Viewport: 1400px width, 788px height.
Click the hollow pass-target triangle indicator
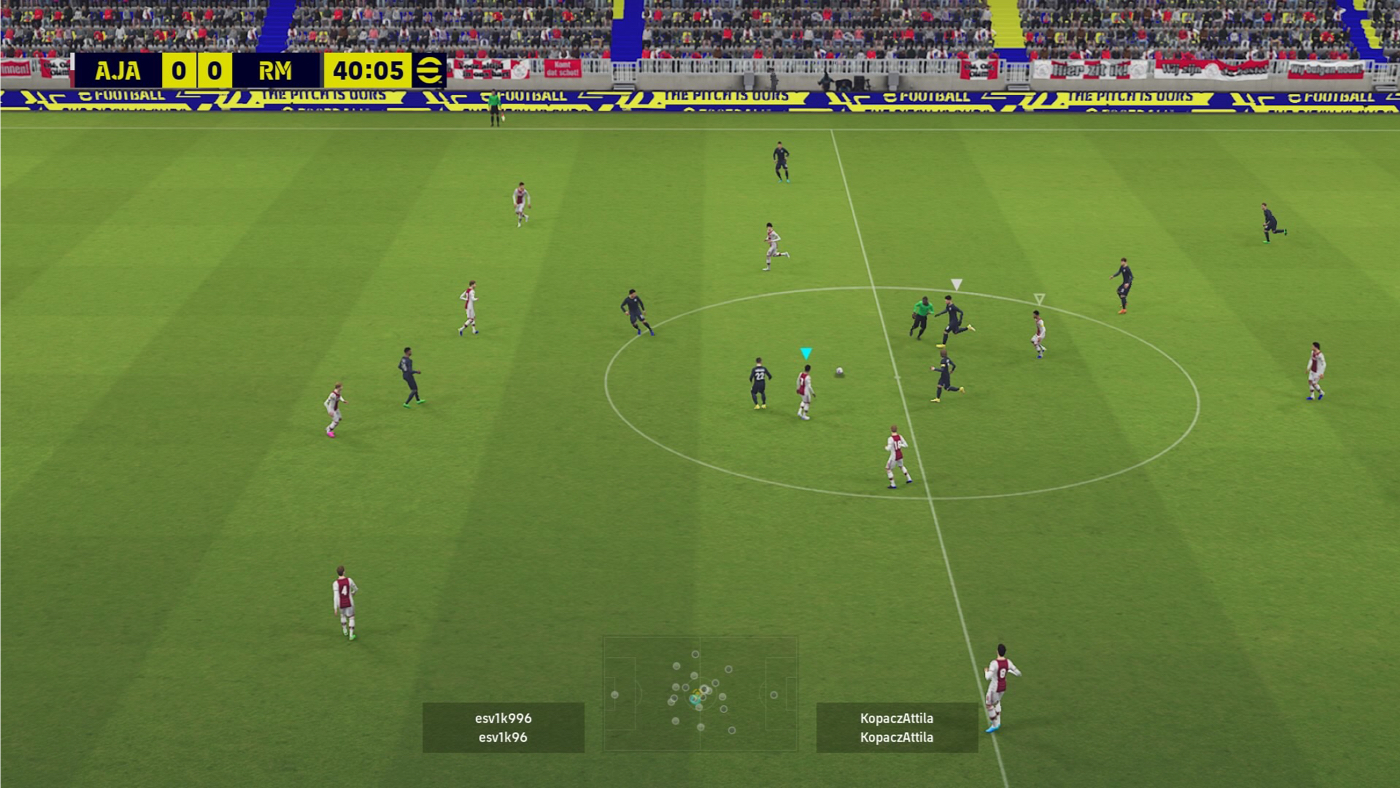tap(1038, 296)
